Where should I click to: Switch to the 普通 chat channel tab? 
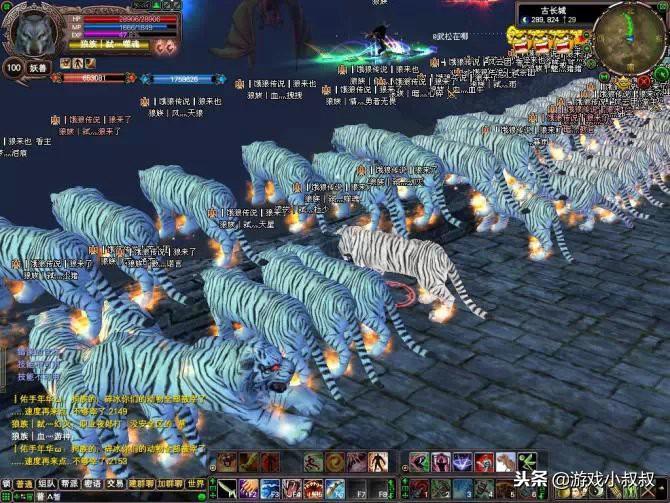24,483
